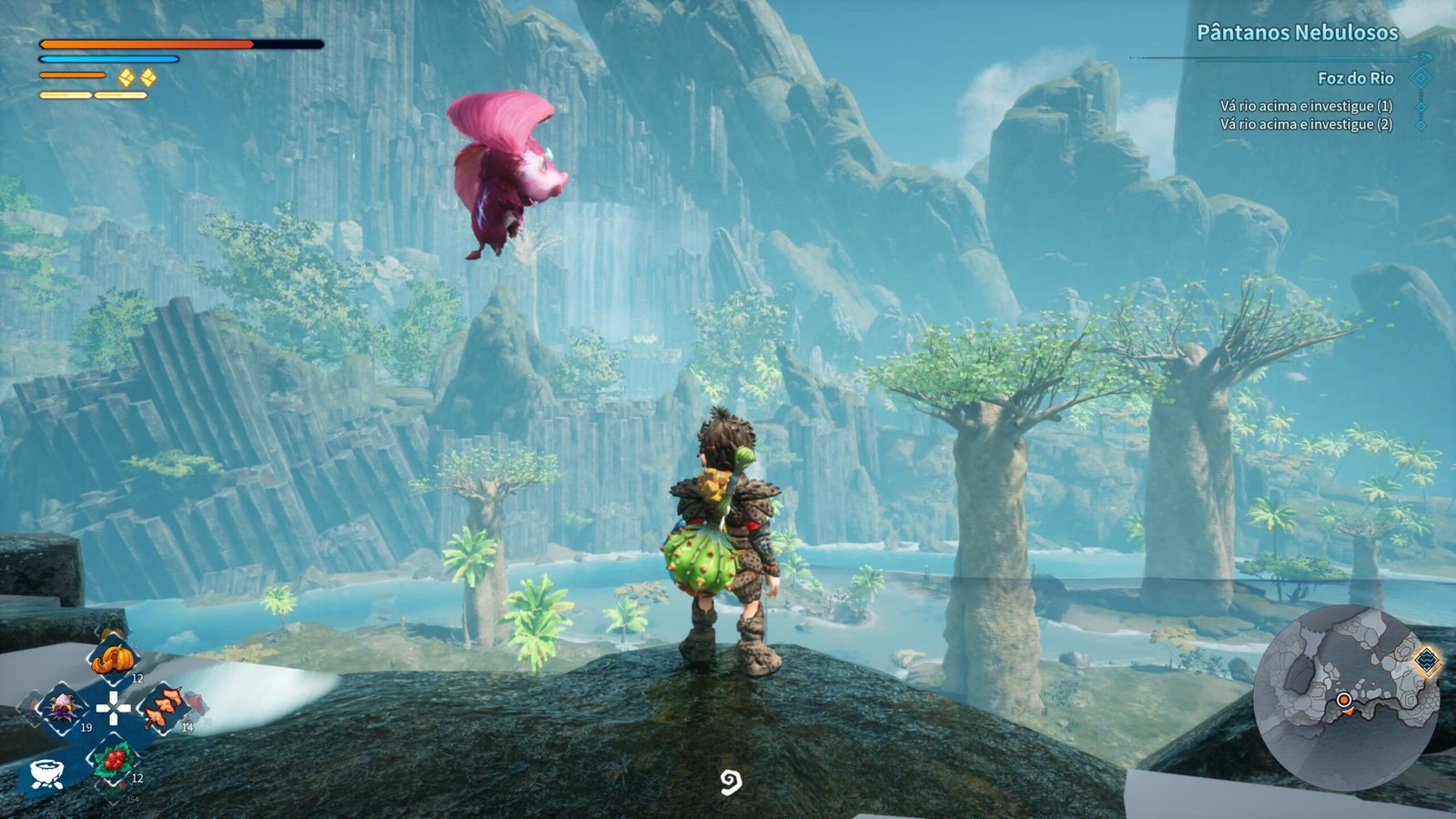The height and width of the screenshot is (819, 1456).
Task: Select the purple flower item slot
Action: (63, 707)
